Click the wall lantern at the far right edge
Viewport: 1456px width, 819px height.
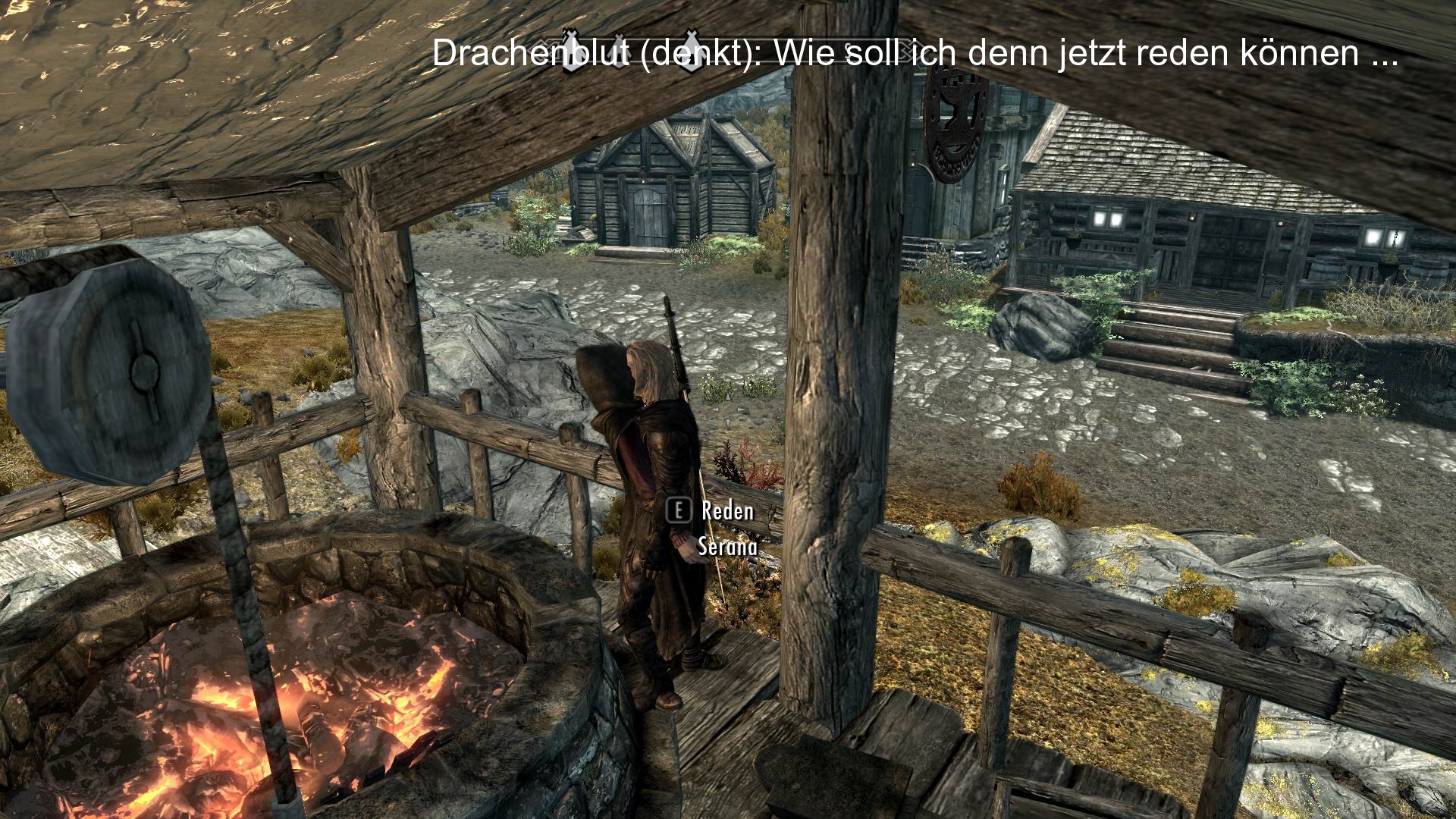[x=1398, y=237]
